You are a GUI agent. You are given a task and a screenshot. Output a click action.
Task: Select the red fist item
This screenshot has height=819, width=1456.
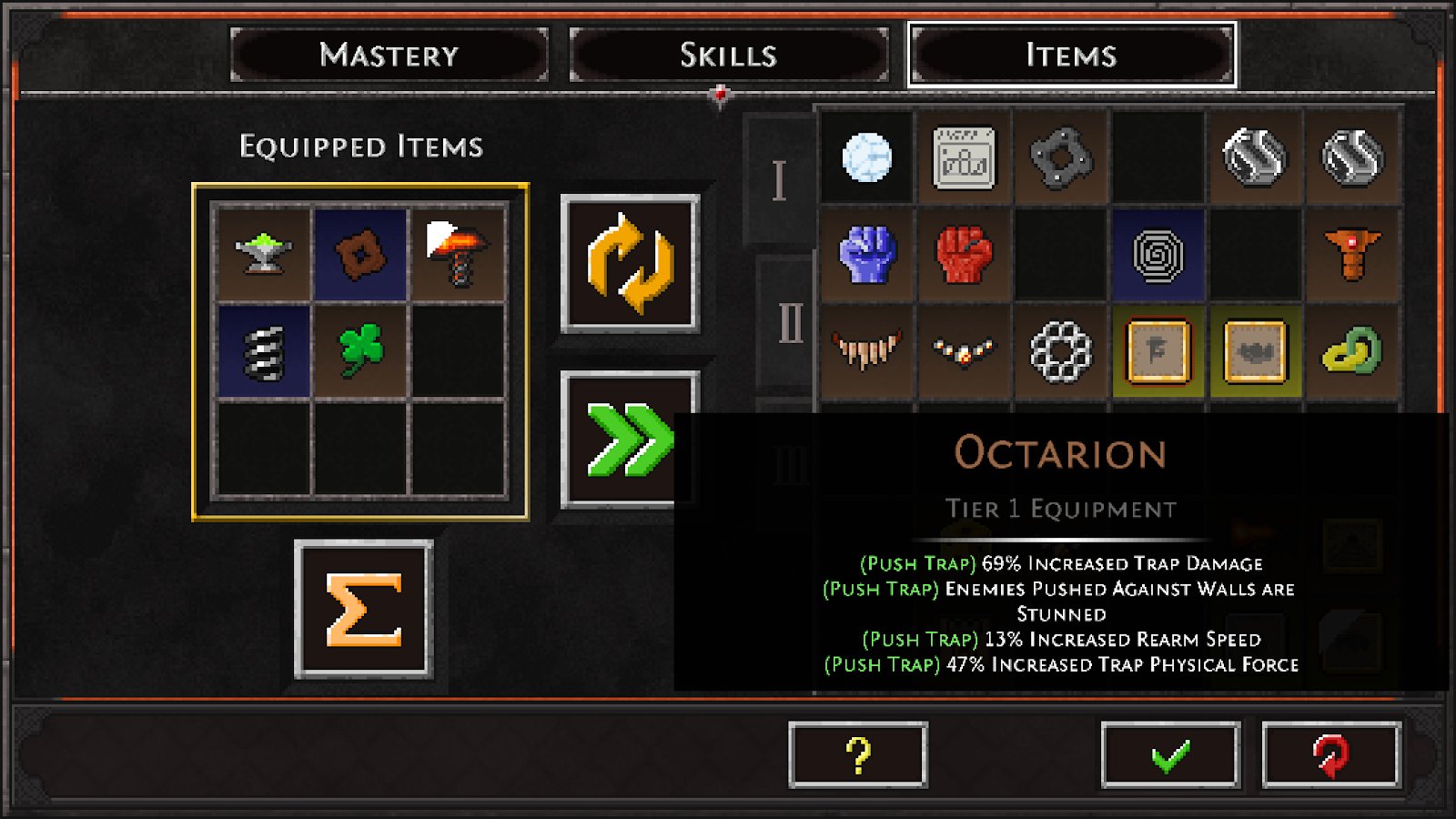click(x=964, y=254)
